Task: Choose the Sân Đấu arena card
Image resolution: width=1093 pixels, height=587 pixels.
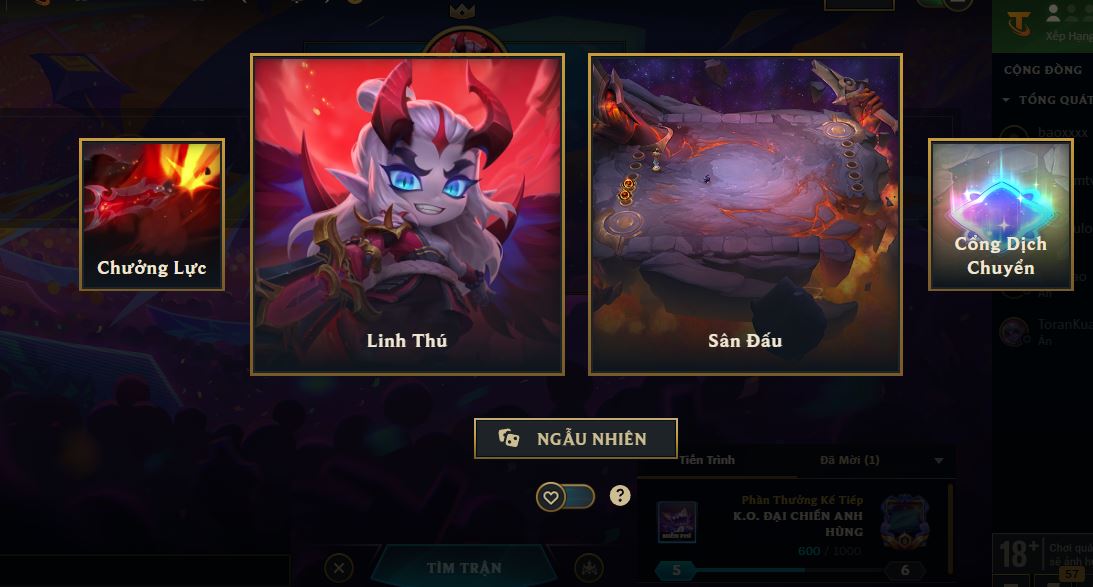Action: tap(745, 214)
